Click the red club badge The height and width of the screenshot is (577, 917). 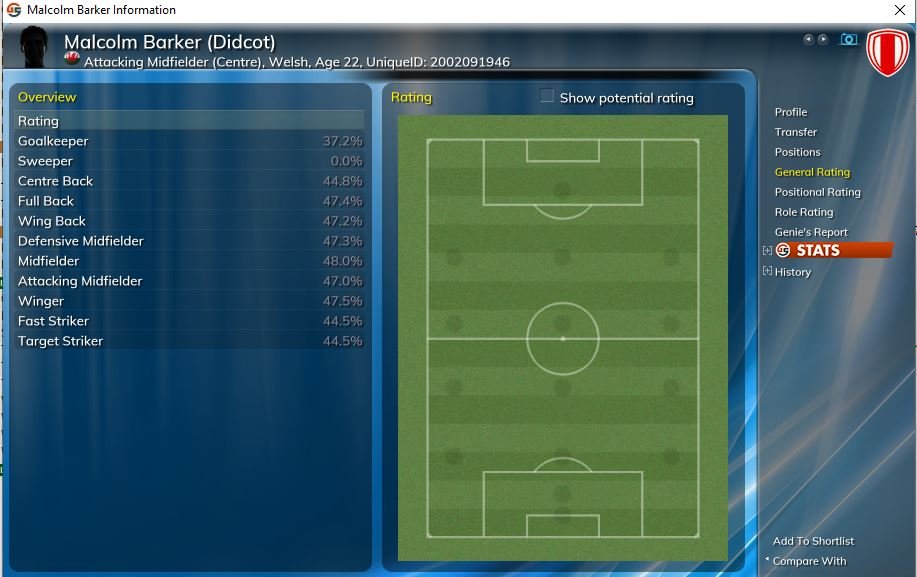click(x=886, y=52)
